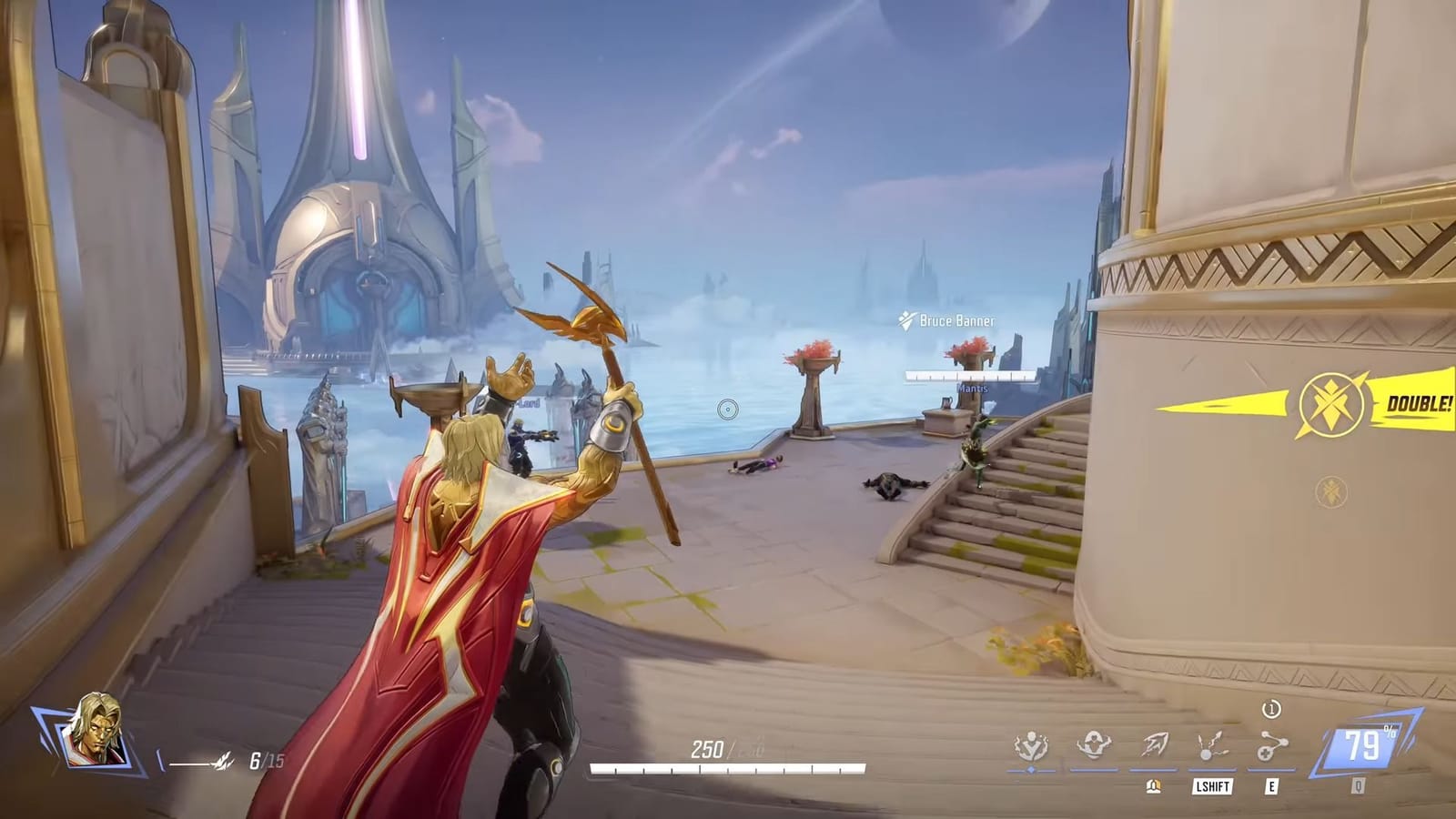Click the center crosshair reticle
Screen dimensions: 1456x819
point(727,410)
